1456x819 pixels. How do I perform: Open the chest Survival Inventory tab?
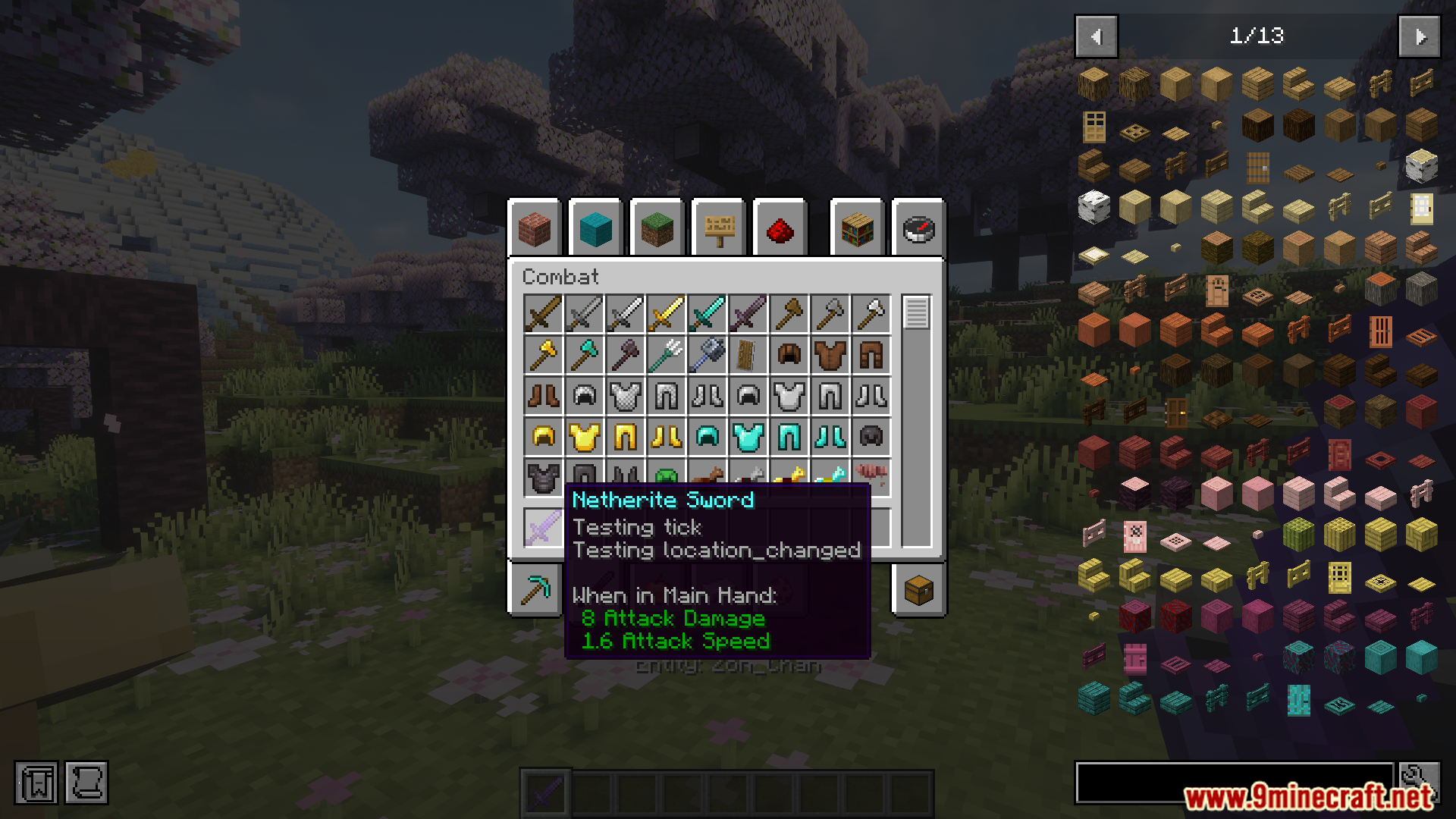coord(918,590)
